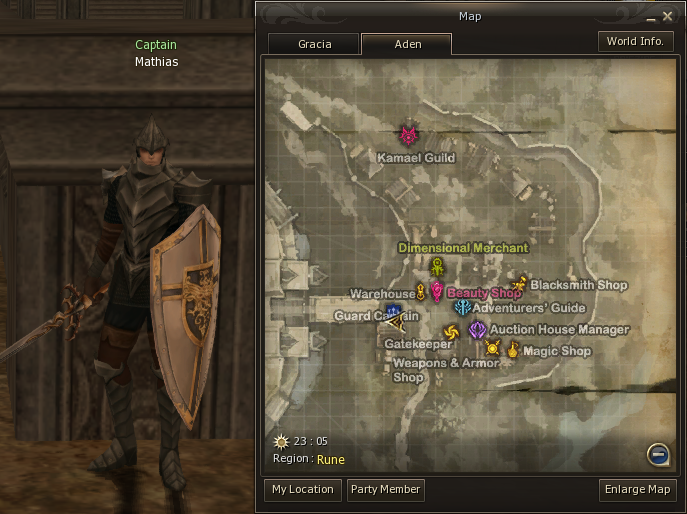This screenshot has width=687, height=514.
Task: Close the Map window
Action: click(668, 16)
